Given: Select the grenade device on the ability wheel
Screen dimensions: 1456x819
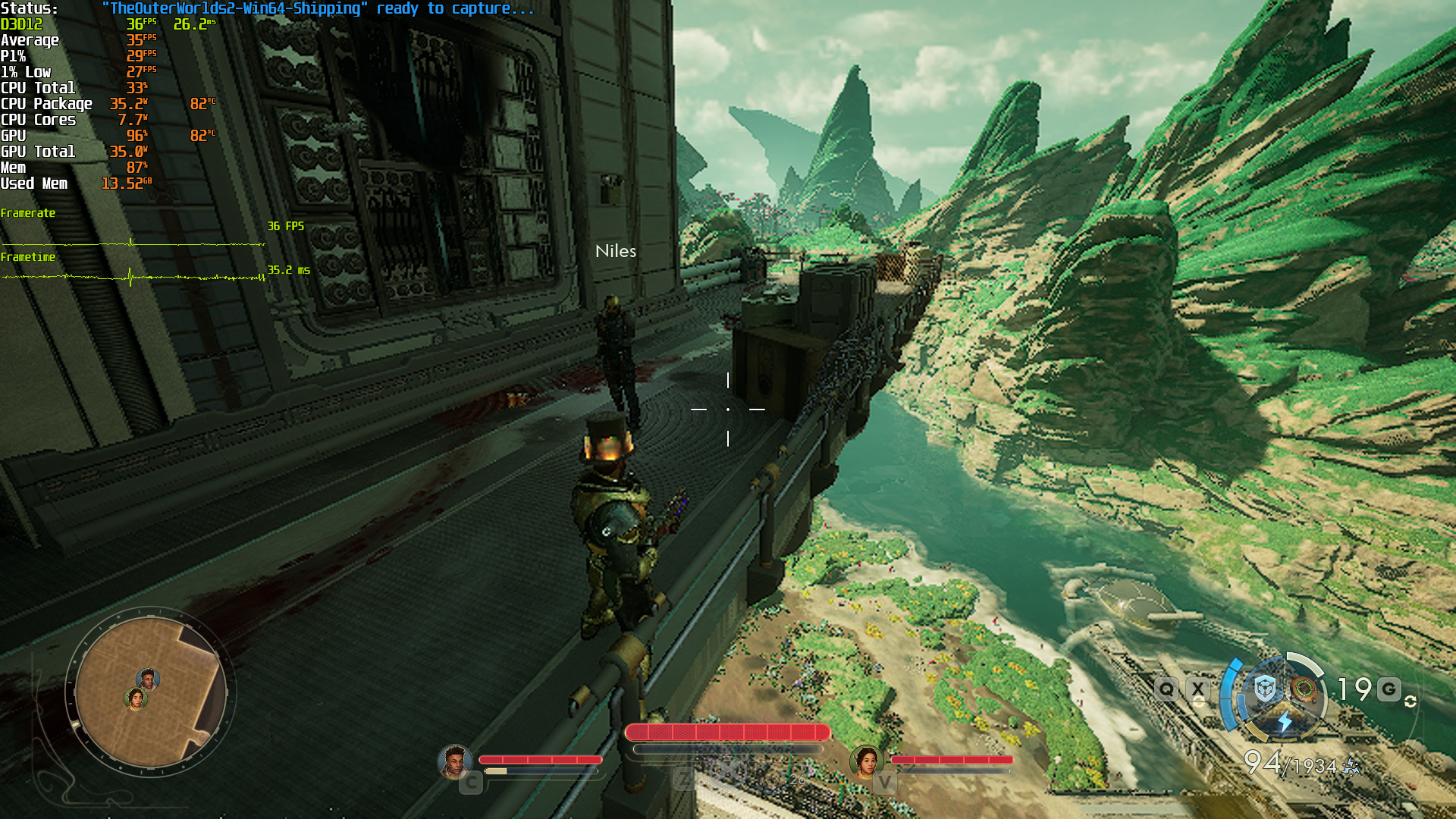Looking at the screenshot, I should (1304, 688).
